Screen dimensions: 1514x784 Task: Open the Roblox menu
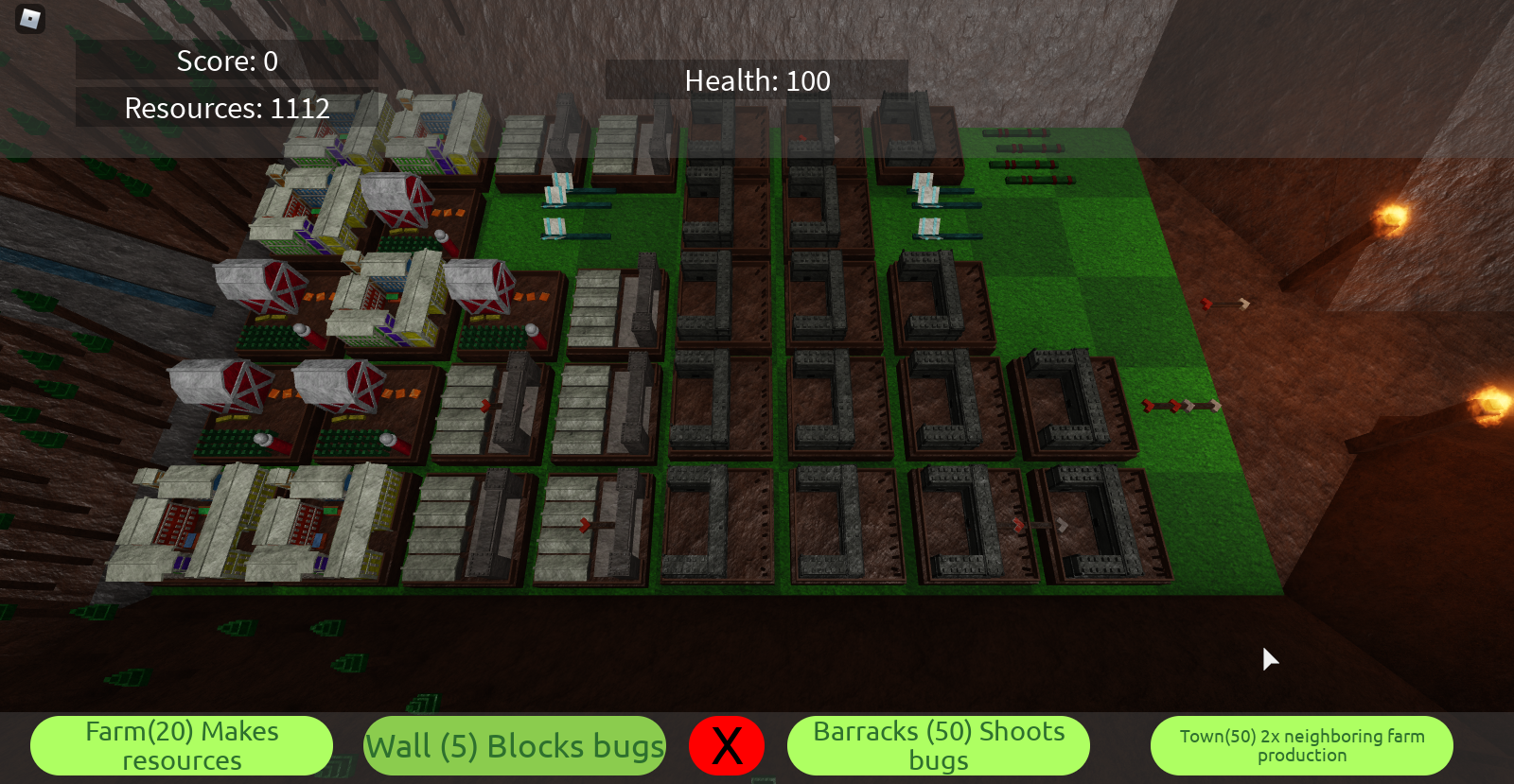pyautogui.click(x=28, y=19)
